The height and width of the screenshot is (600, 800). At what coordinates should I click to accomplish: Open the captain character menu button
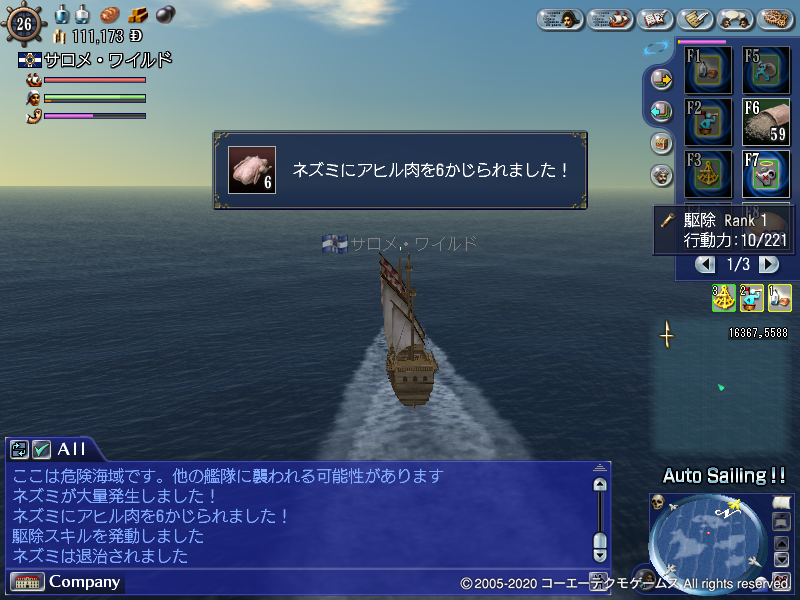[562, 19]
